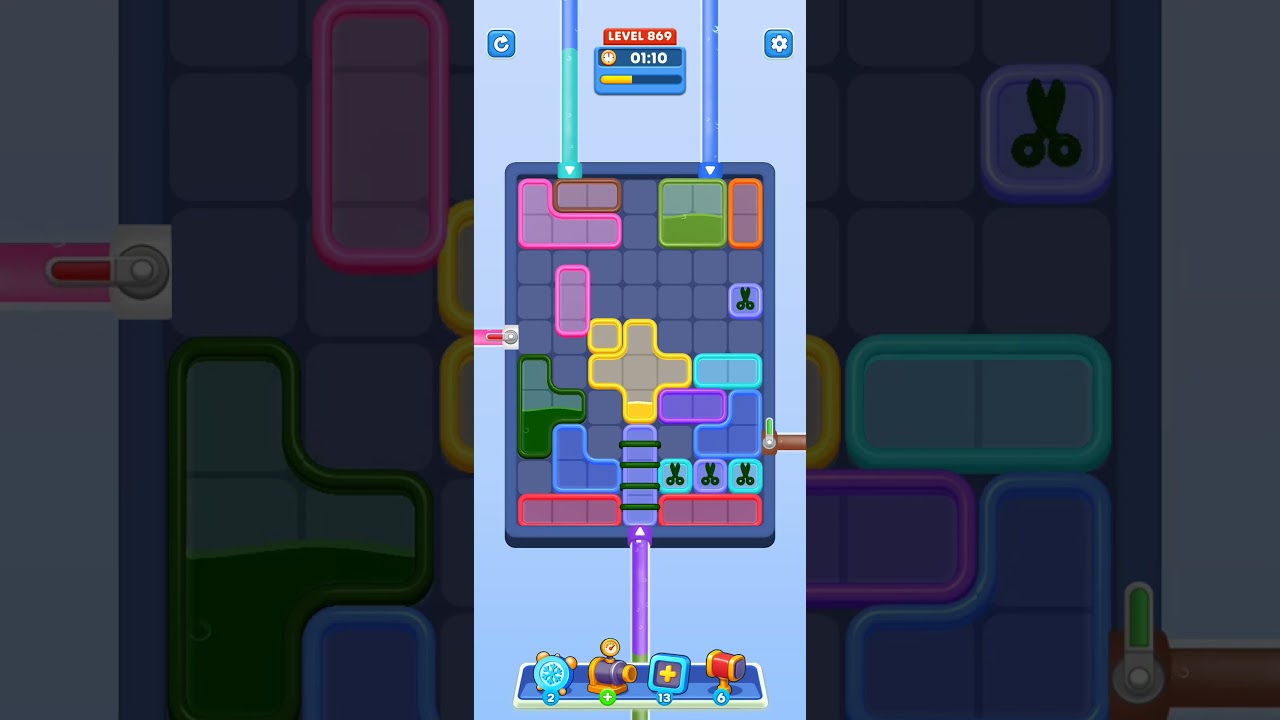
Task: Select the cannon booster
Action: (x=611, y=676)
